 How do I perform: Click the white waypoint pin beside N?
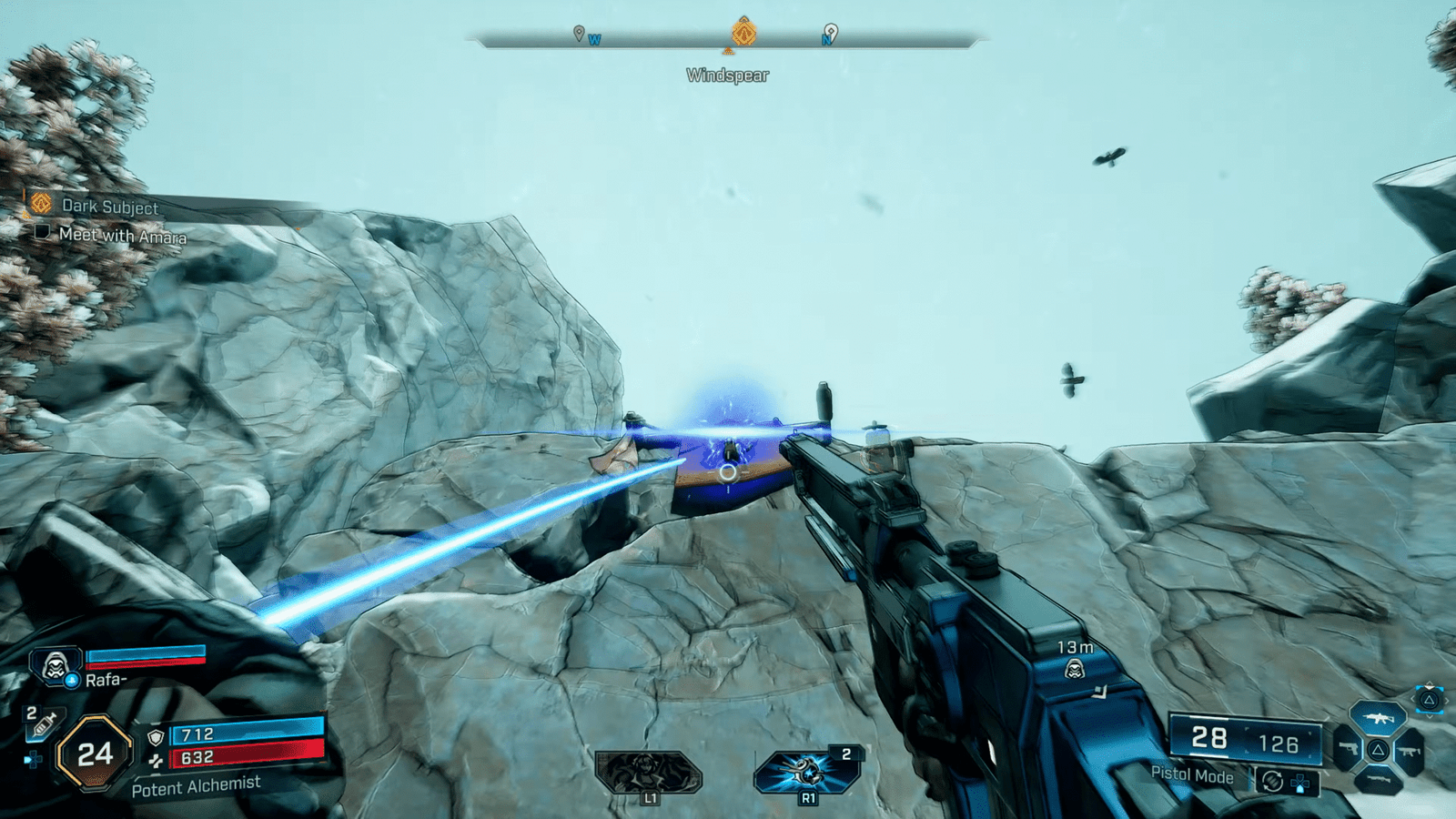830,33
